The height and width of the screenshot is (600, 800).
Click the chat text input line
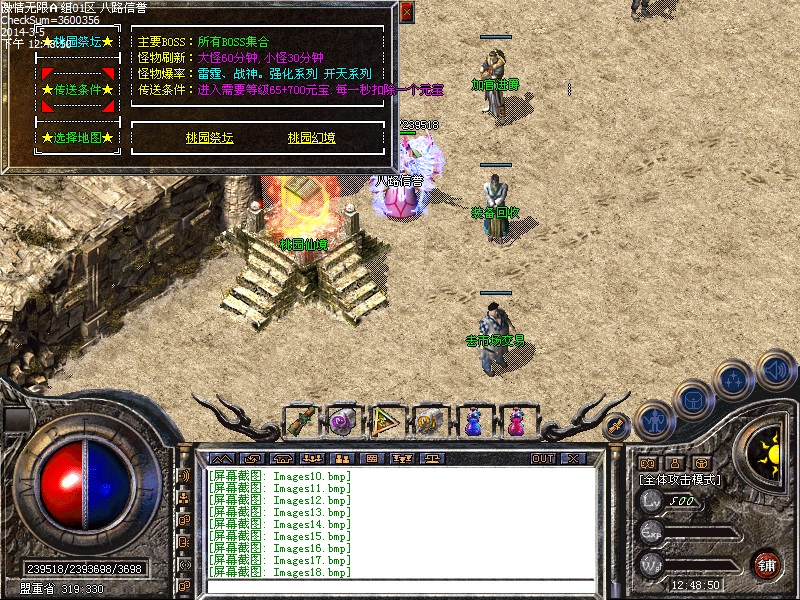400,585
